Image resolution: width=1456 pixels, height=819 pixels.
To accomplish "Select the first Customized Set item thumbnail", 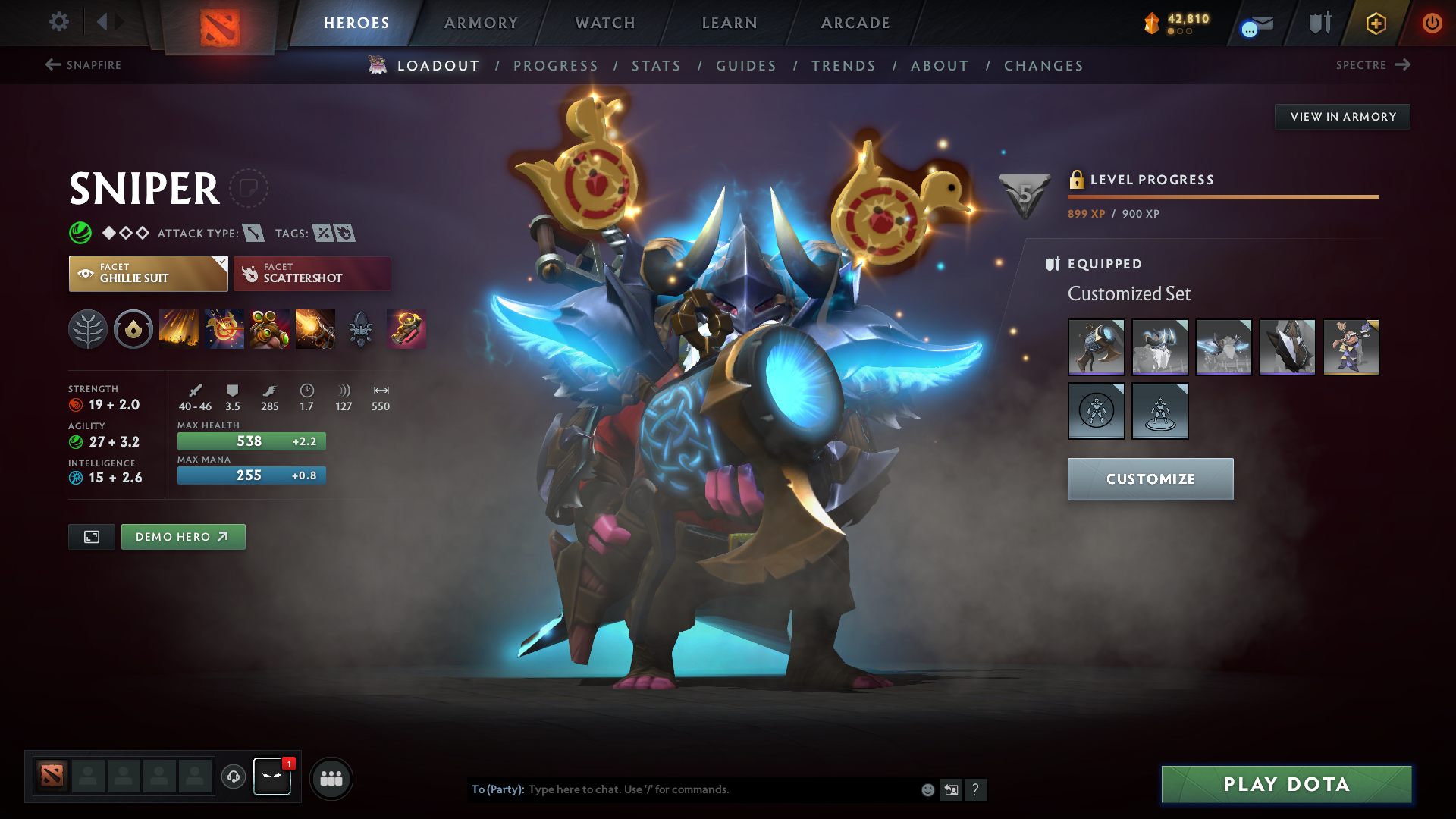I will 1096,347.
